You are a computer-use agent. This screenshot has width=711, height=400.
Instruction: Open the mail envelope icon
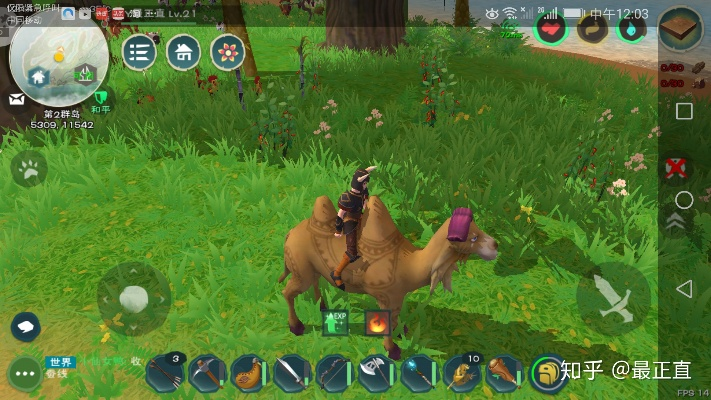tap(17, 100)
